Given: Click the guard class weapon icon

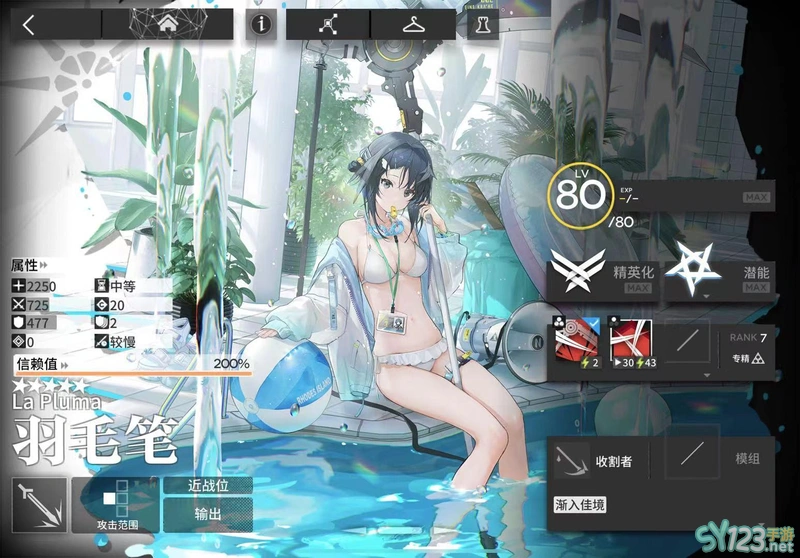Looking at the screenshot, I should [x=40, y=504].
